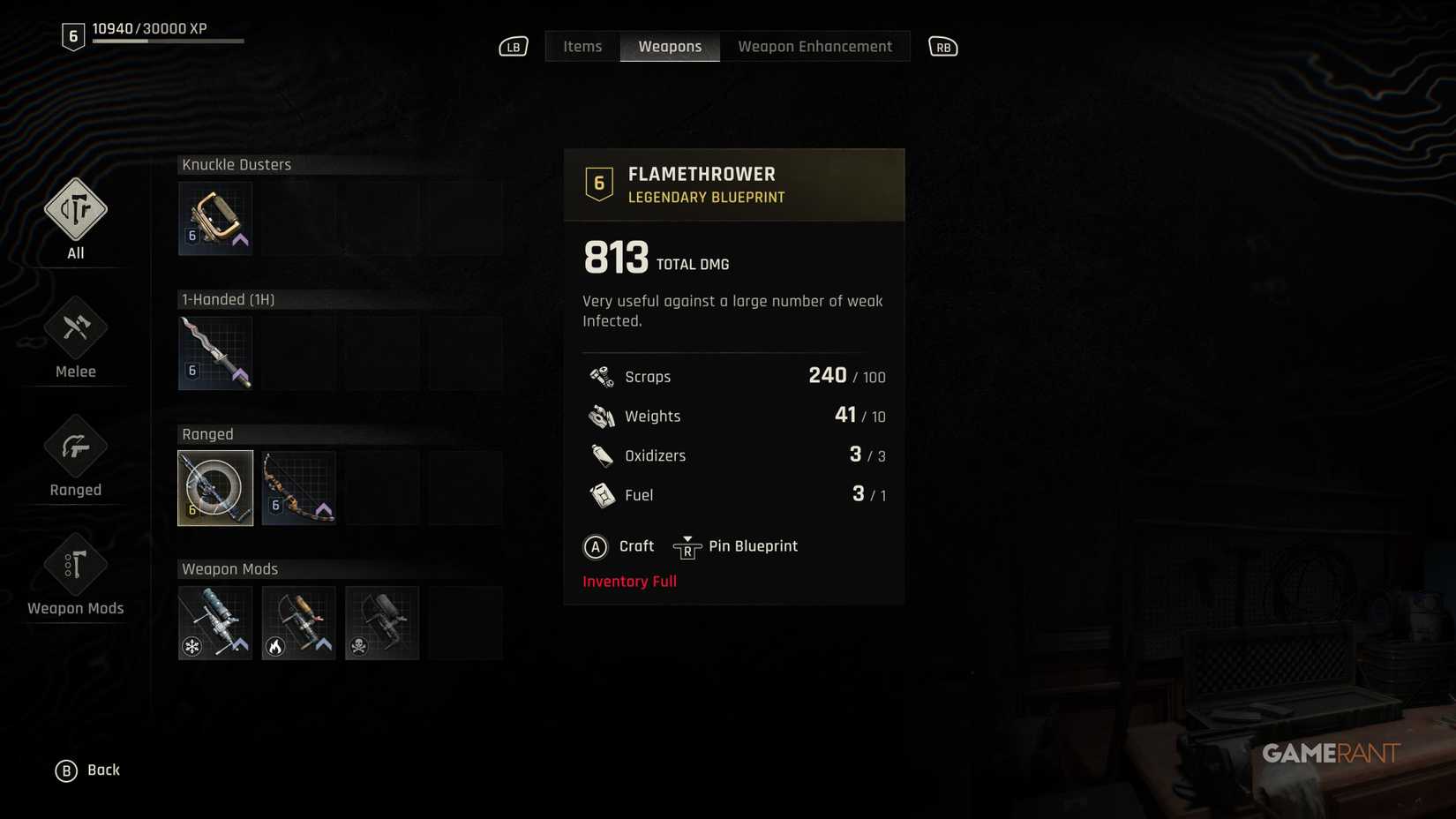Click the XP progress bar
Image resolution: width=1456 pixels, height=819 pixels.
[168, 41]
